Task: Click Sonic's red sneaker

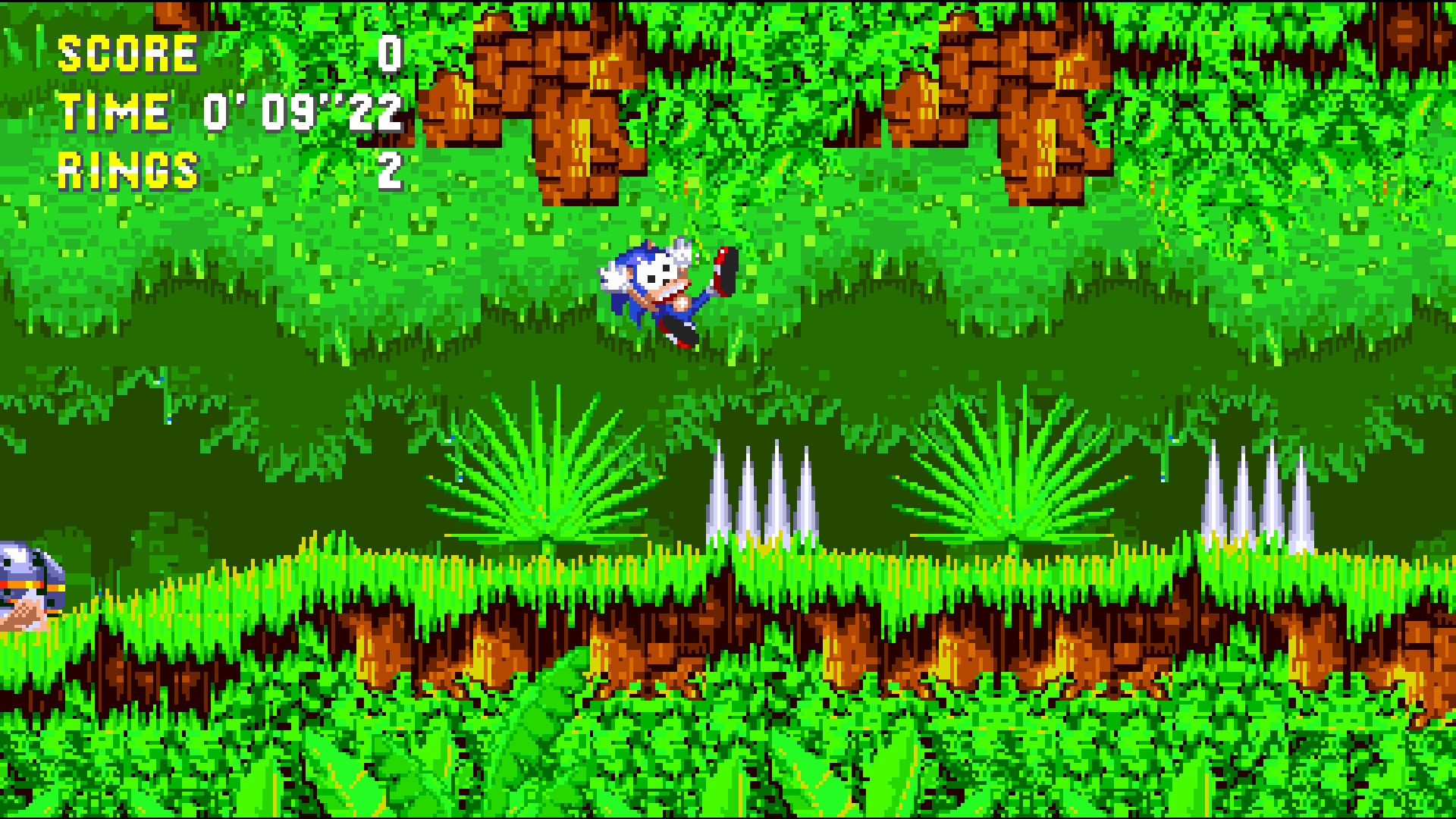Action: 720,262
